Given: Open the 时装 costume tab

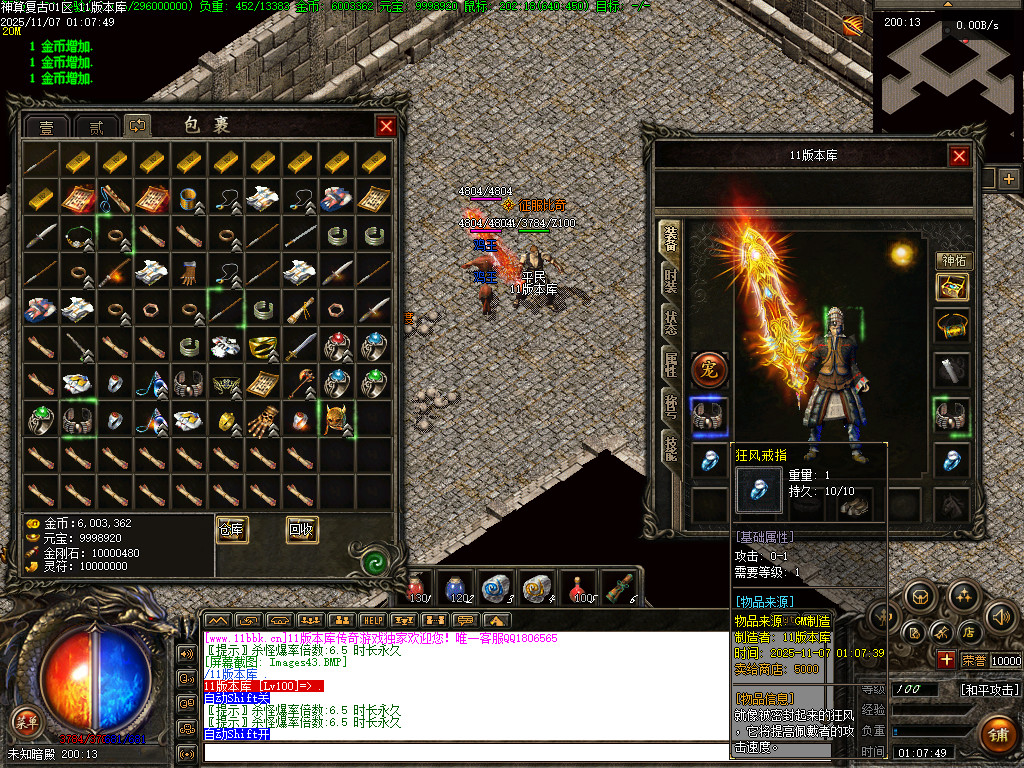Looking at the screenshot, I should pyautogui.click(x=670, y=282).
